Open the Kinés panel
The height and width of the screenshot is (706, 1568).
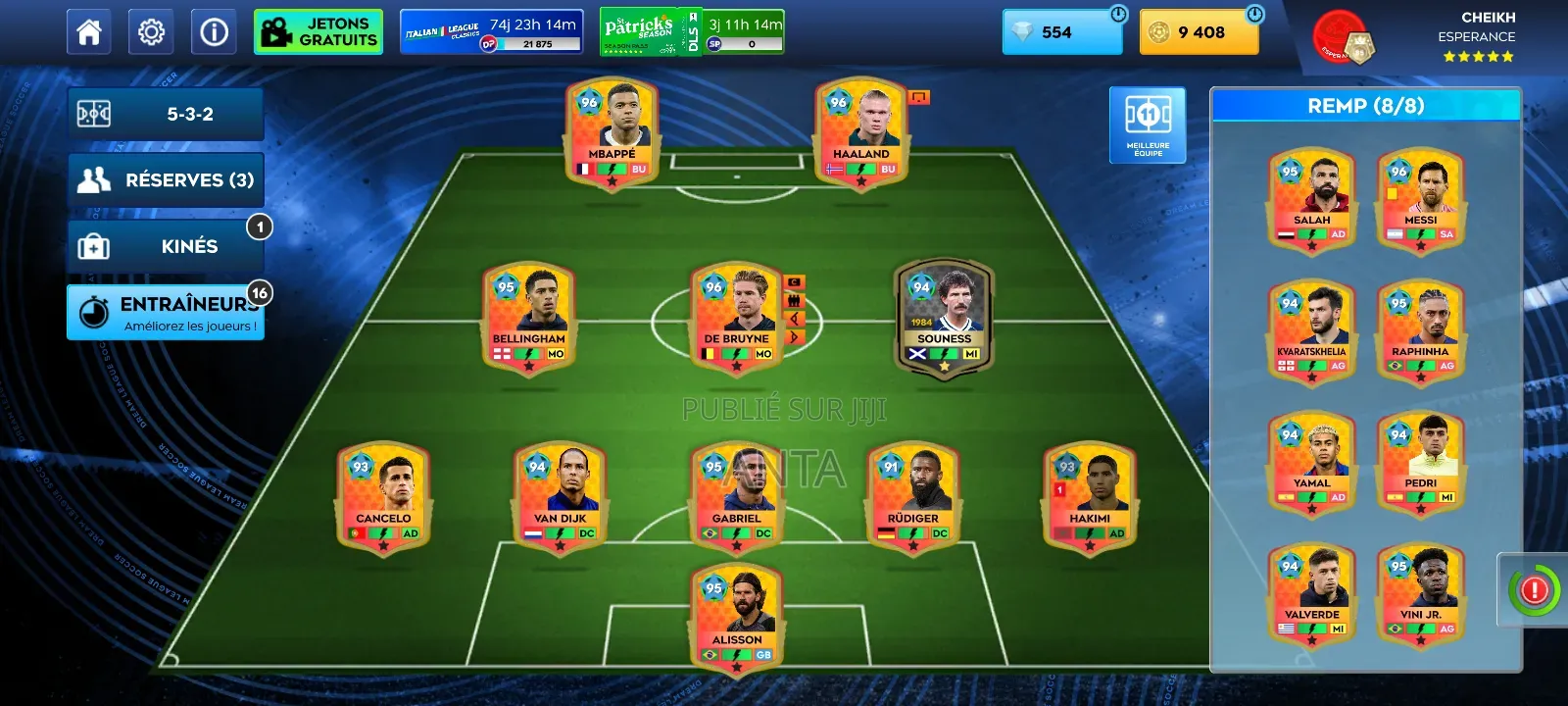pyautogui.click(x=165, y=246)
